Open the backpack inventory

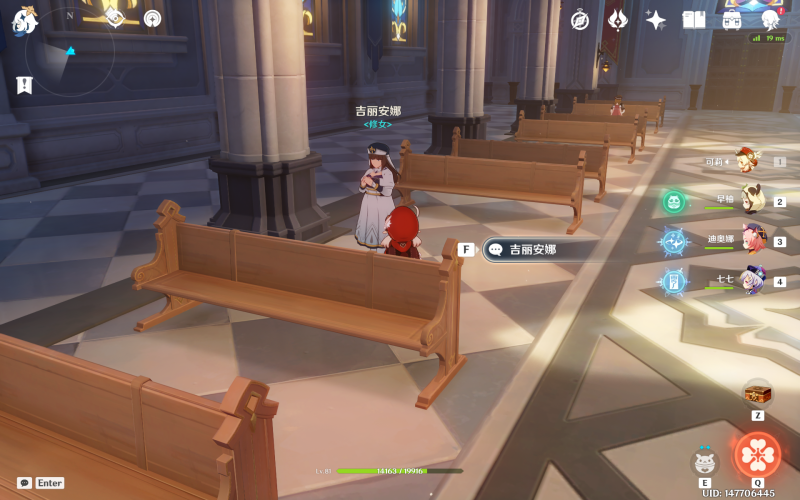732,20
